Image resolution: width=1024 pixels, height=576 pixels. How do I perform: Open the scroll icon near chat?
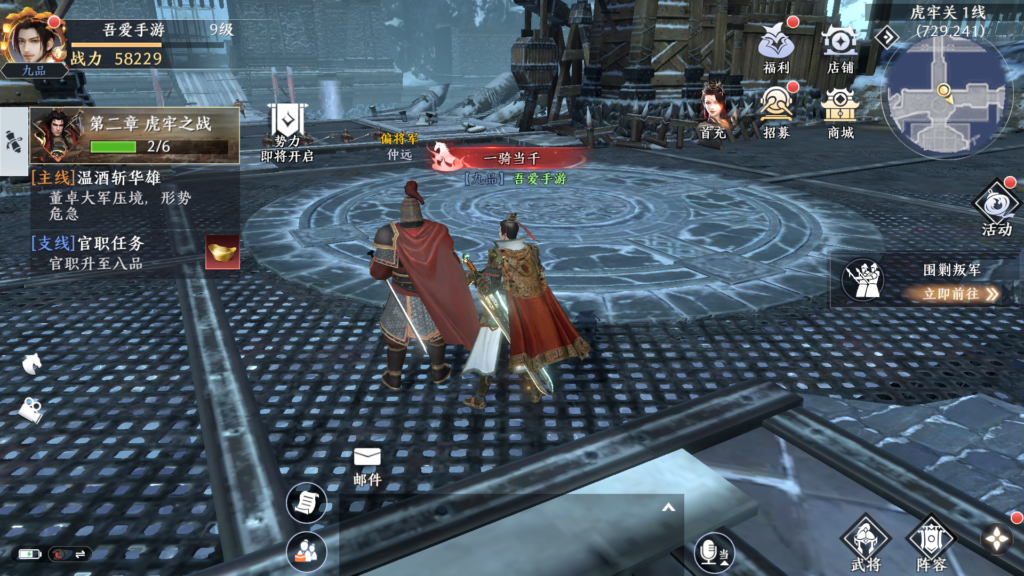coord(307,502)
